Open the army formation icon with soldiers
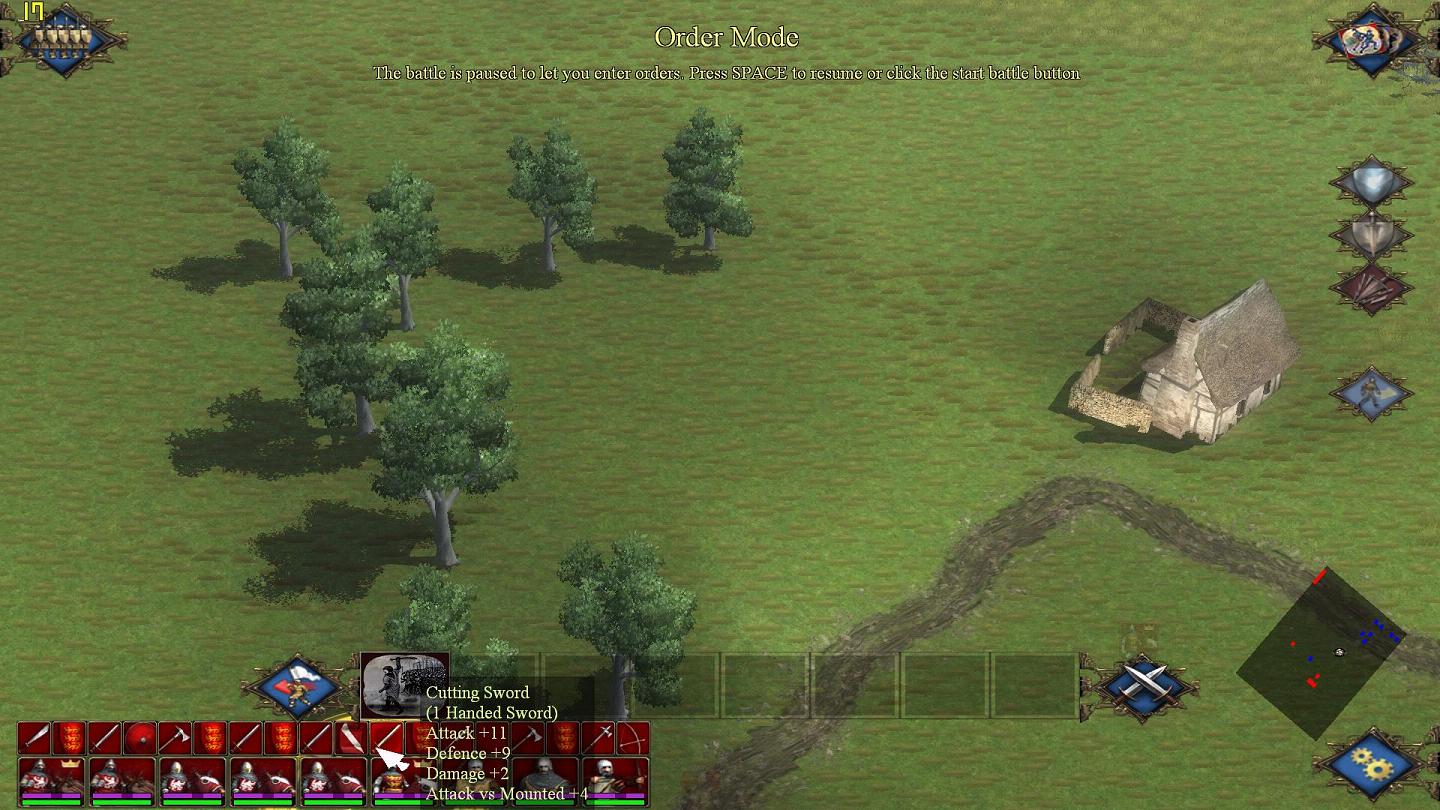 [63, 39]
